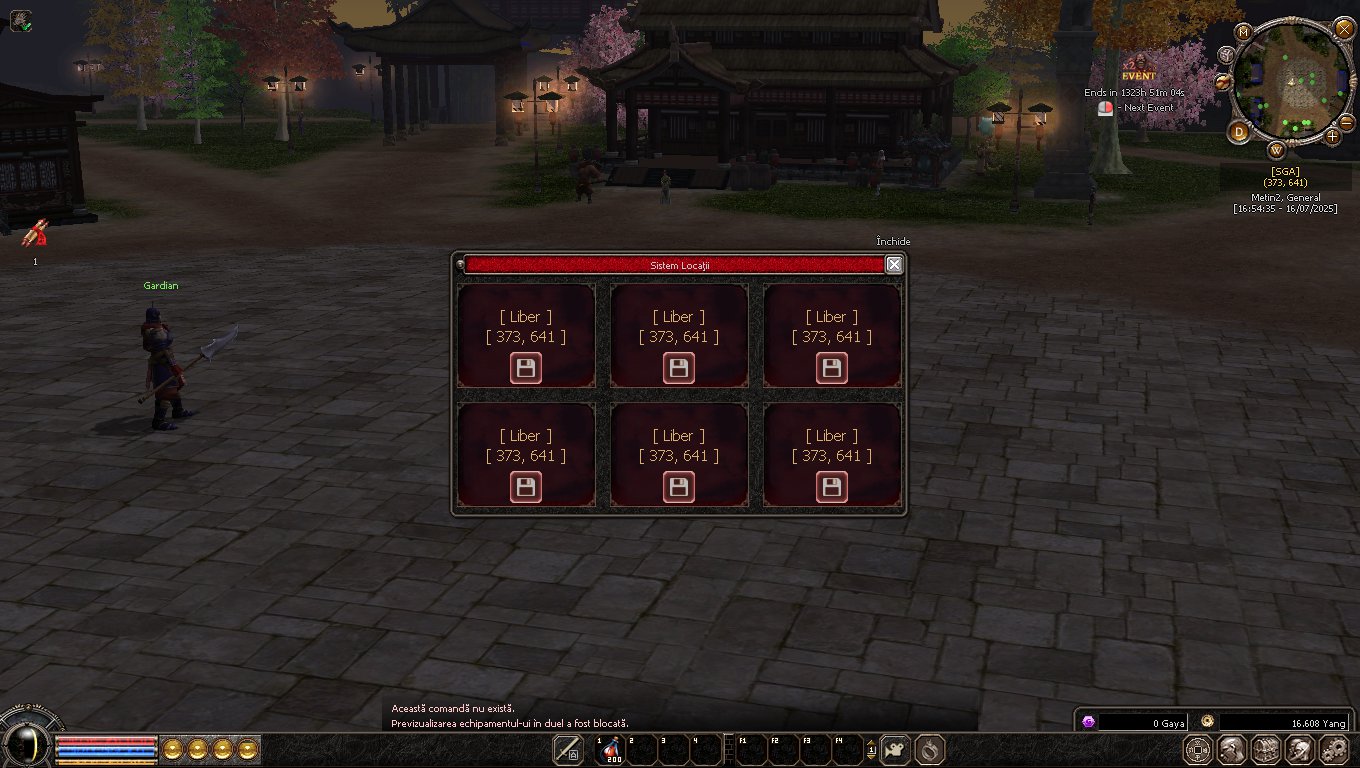Image resolution: width=1360 pixels, height=768 pixels.
Task: Click the ring icon on the bottom bar
Action: coord(930,749)
